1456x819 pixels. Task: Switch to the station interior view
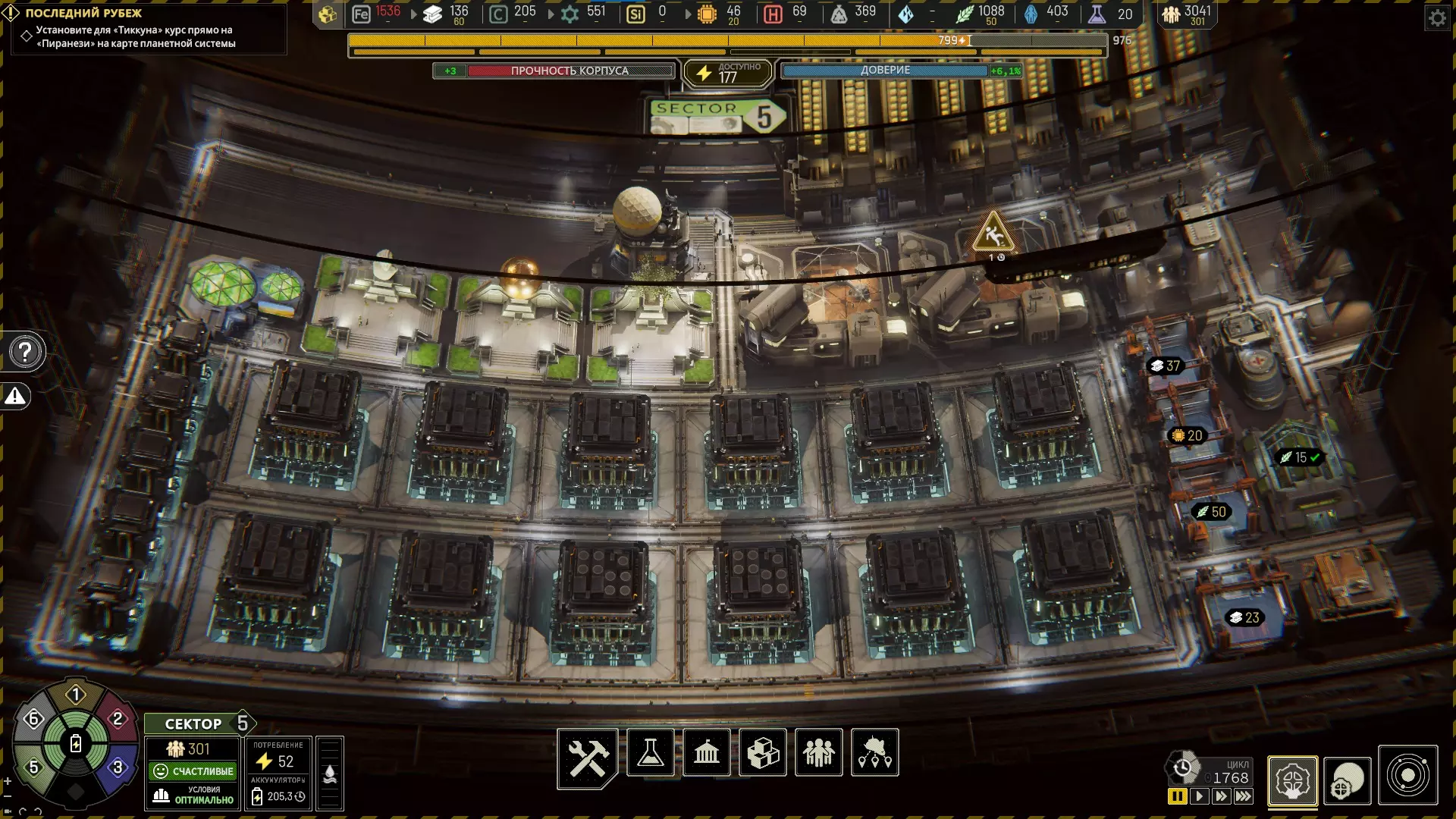pos(1292,780)
